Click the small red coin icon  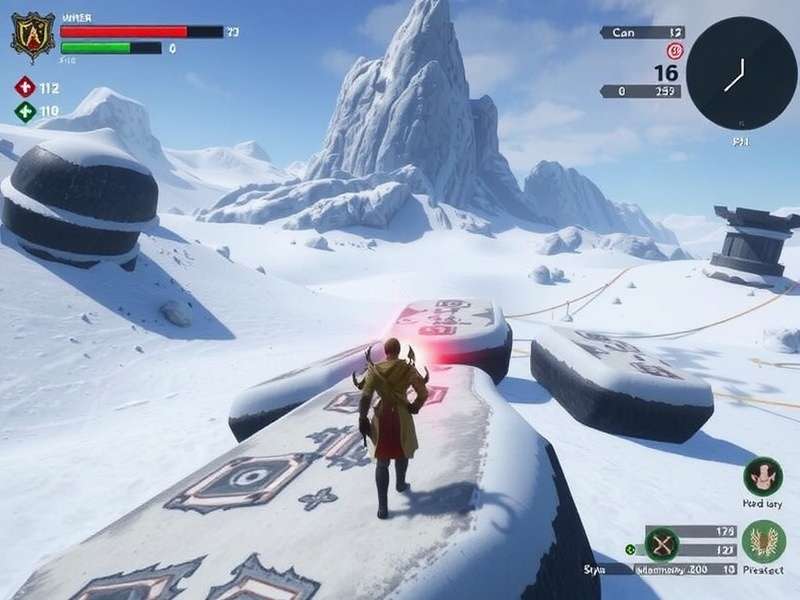(674, 51)
